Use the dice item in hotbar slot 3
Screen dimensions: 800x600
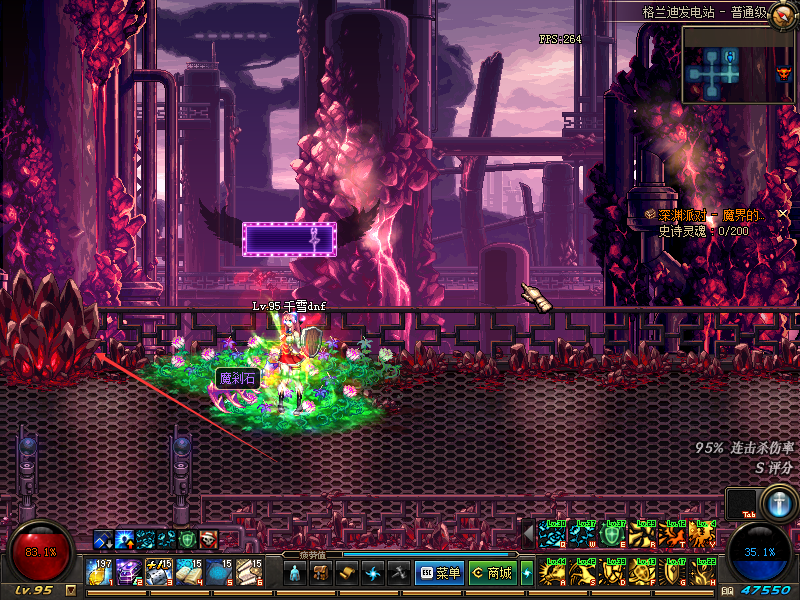[159, 572]
